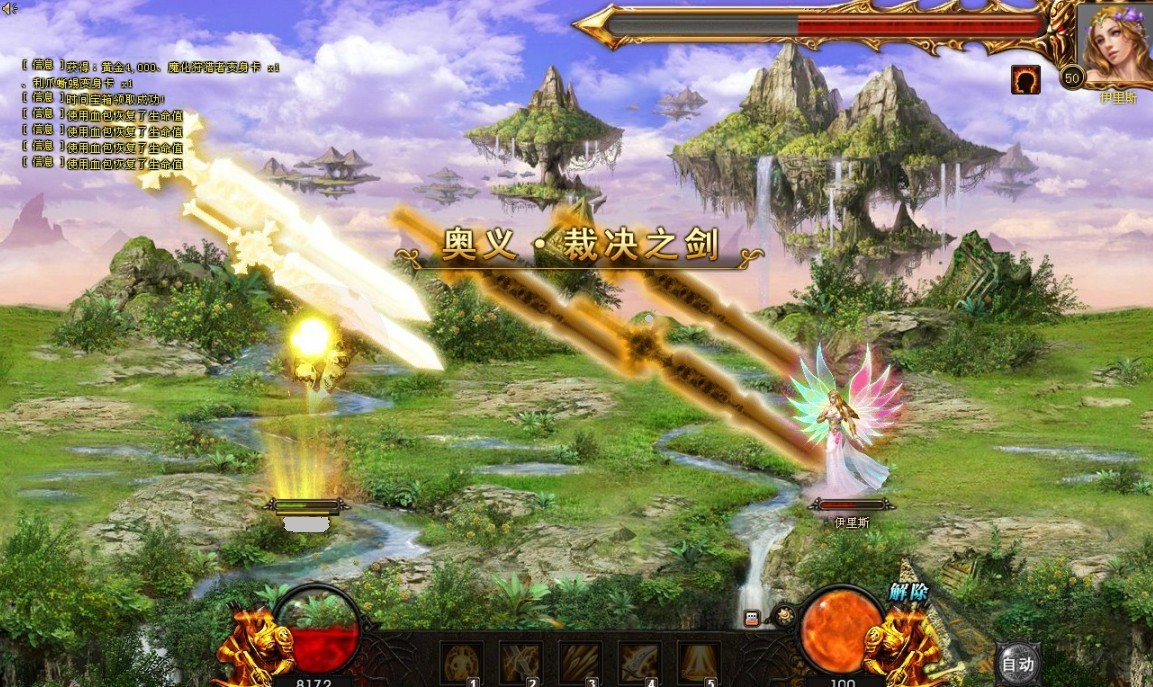Select skill slot 5
The image size is (1153, 687).
point(699,662)
